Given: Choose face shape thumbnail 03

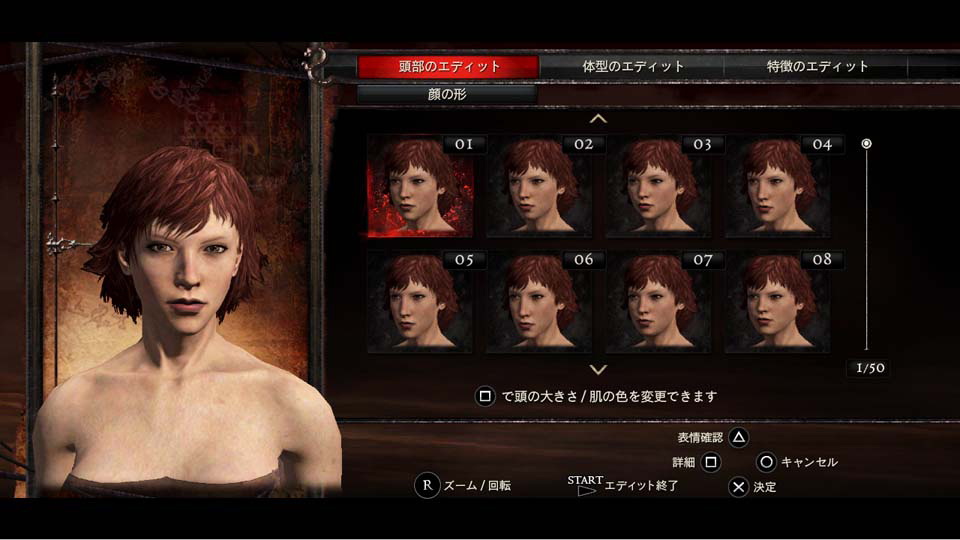Looking at the screenshot, I should click(658, 186).
